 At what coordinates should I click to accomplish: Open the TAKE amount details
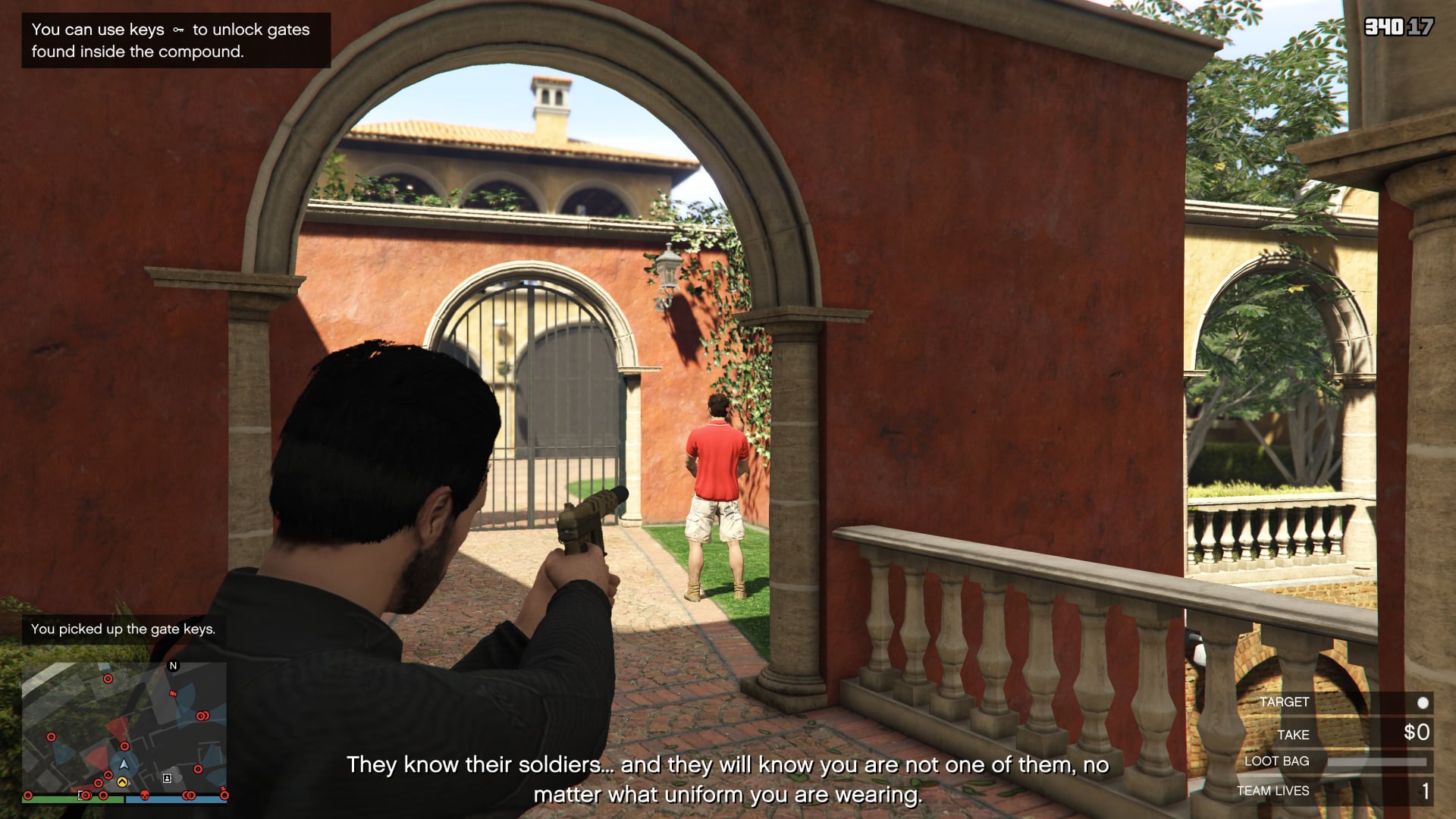(x=1294, y=734)
